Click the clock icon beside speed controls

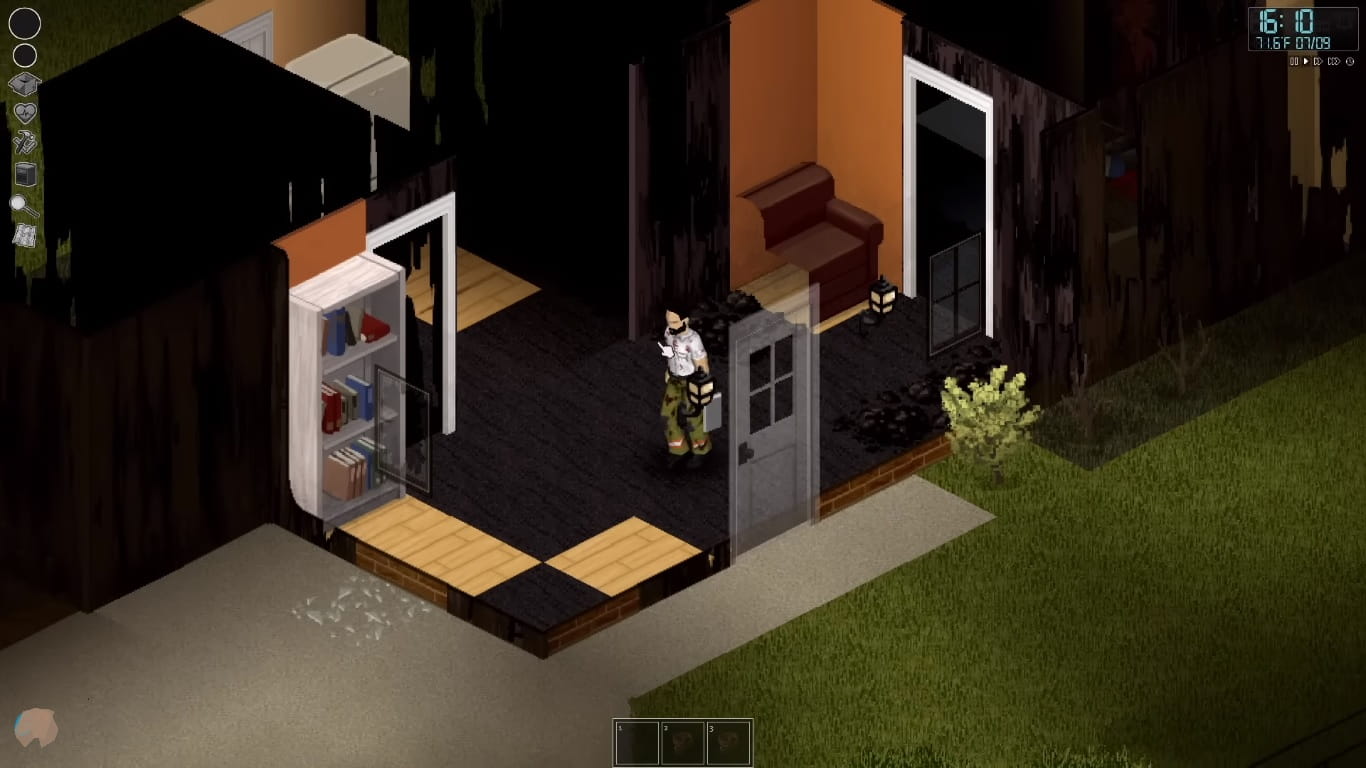click(1350, 61)
